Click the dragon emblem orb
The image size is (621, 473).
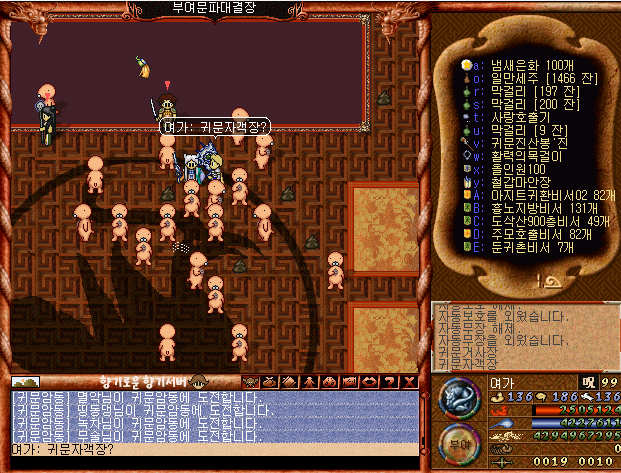click(x=461, y=398)
